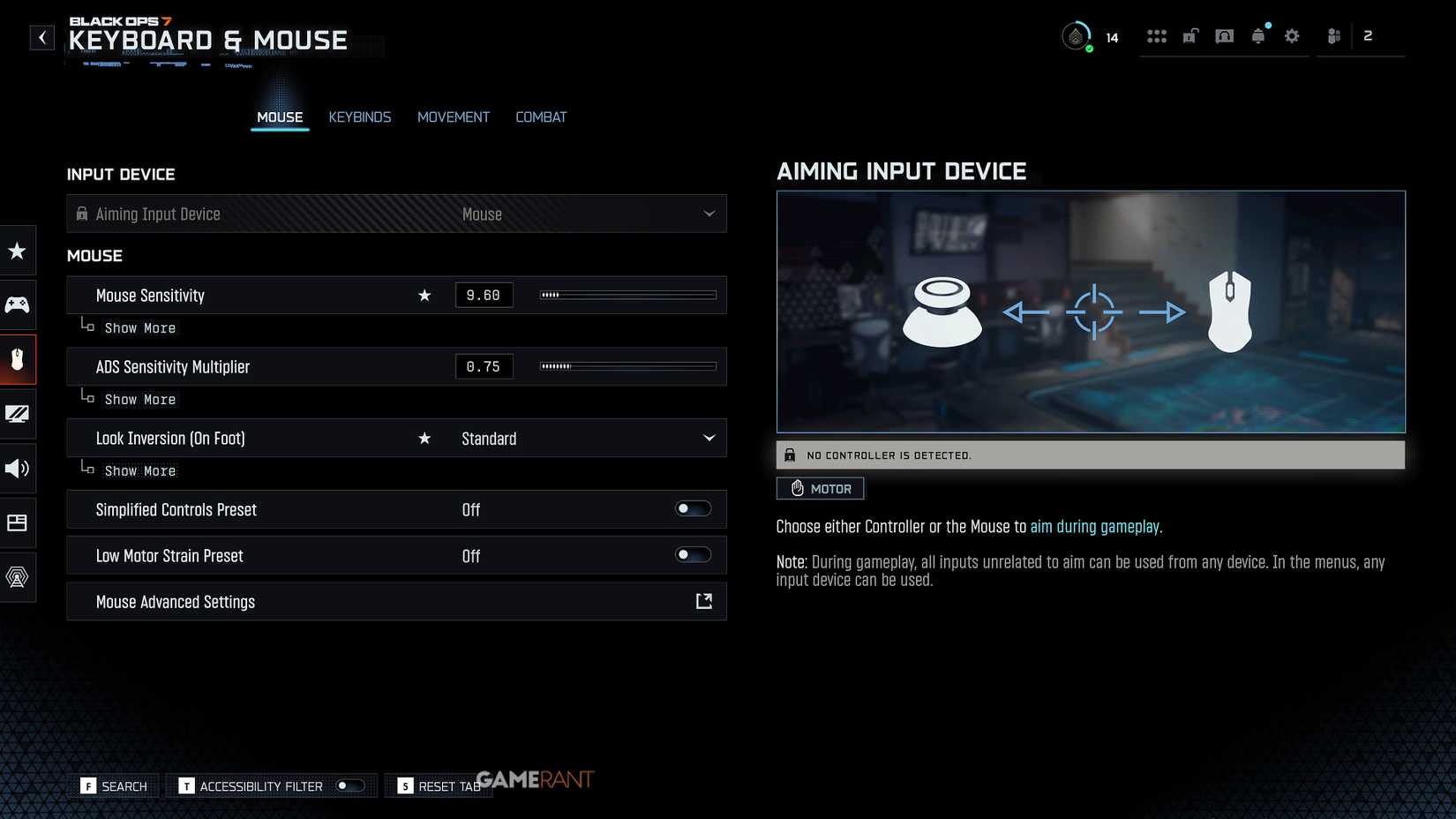
Task: Switch to the Keybinds tab
Action: [x=359, y=116]
